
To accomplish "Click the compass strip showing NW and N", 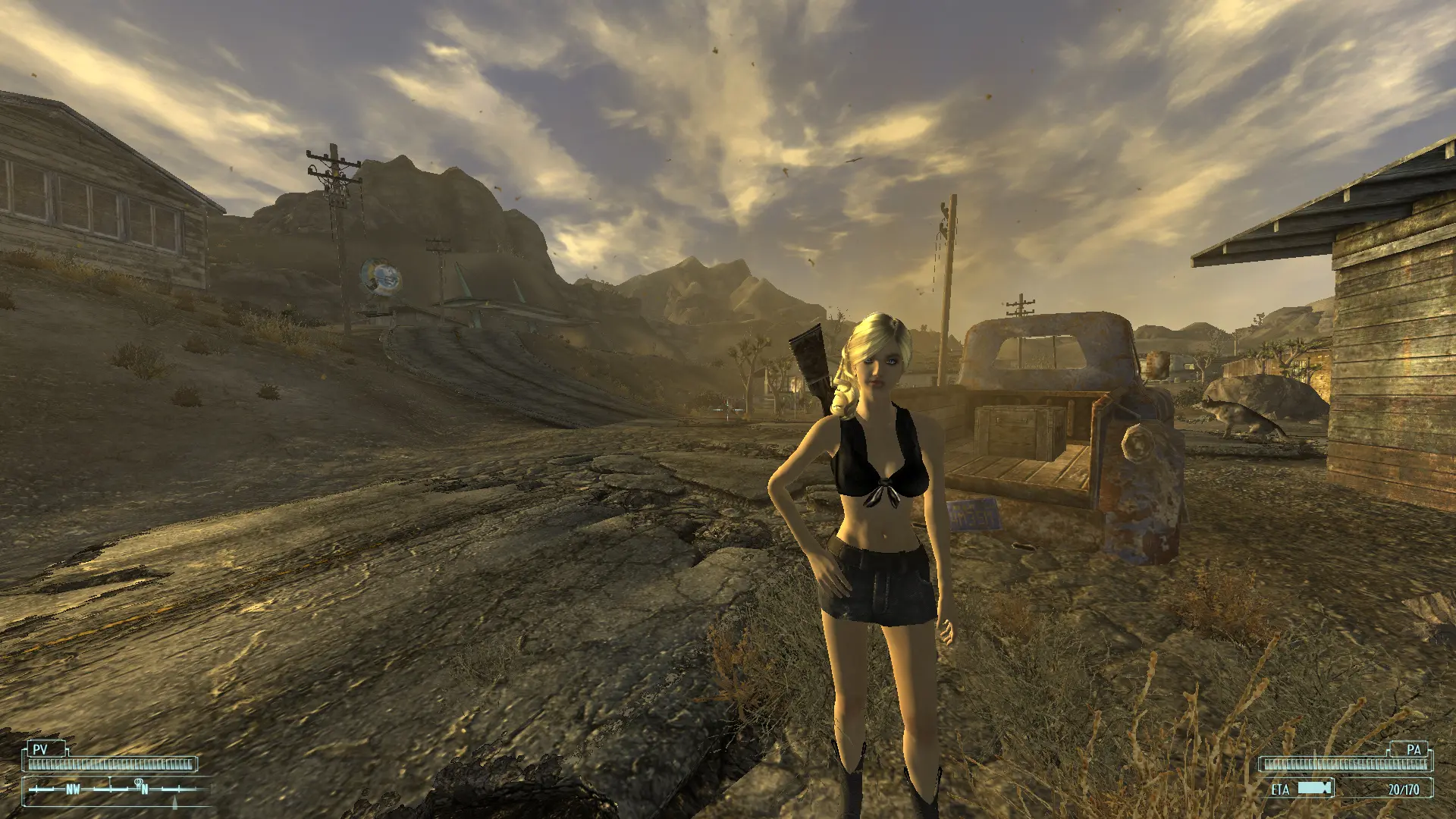I will click(x=115, y=789).
